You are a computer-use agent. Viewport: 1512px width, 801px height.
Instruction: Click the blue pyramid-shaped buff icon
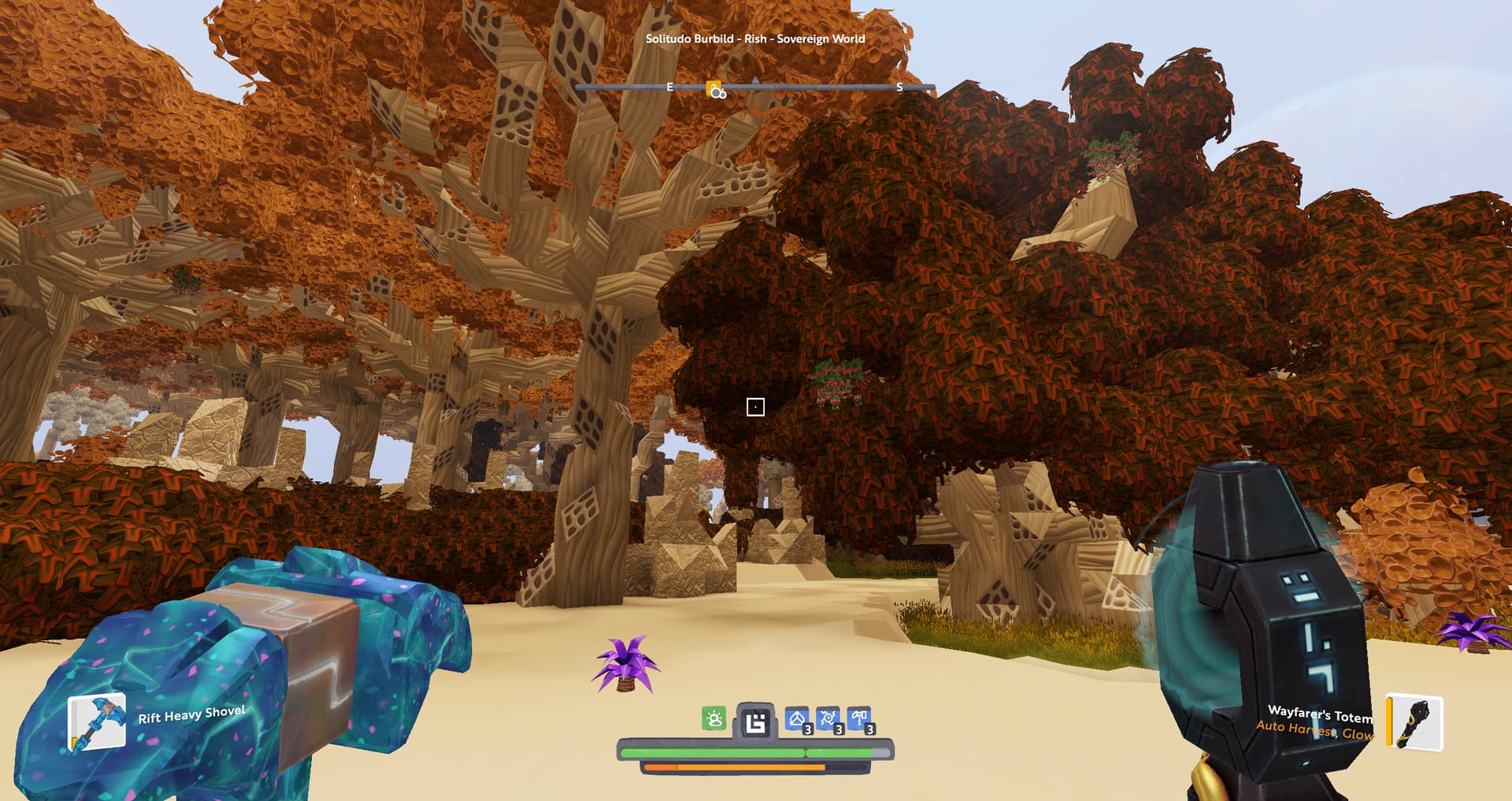pyautogui.click(x=797, y=719)
